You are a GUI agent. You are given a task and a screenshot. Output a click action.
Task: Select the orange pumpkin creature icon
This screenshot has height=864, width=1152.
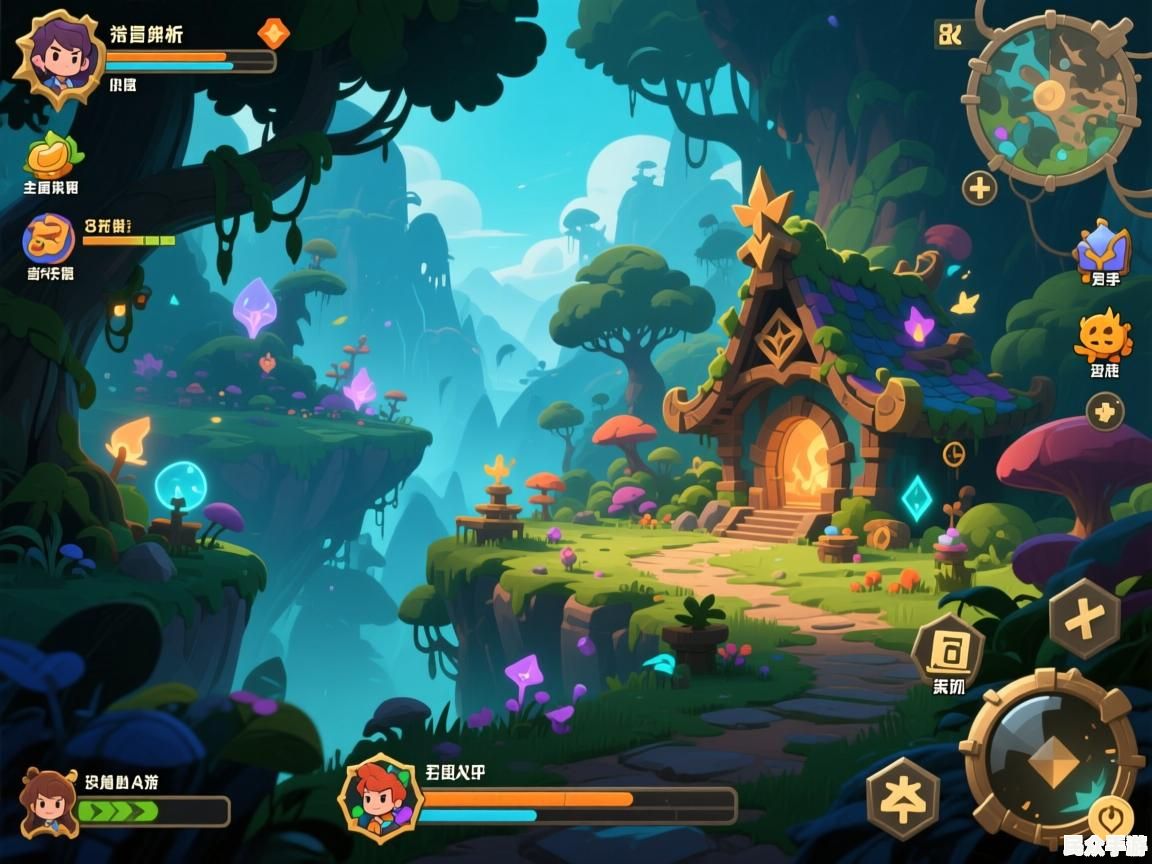pyautogui.click(x=1103, y=337)
